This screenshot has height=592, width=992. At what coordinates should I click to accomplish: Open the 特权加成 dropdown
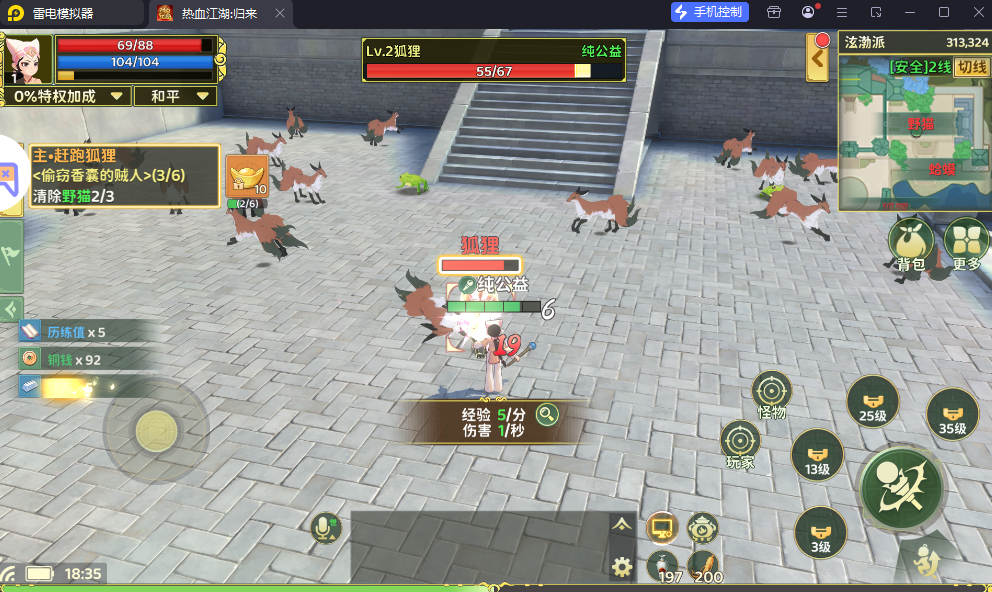(69, 96)
